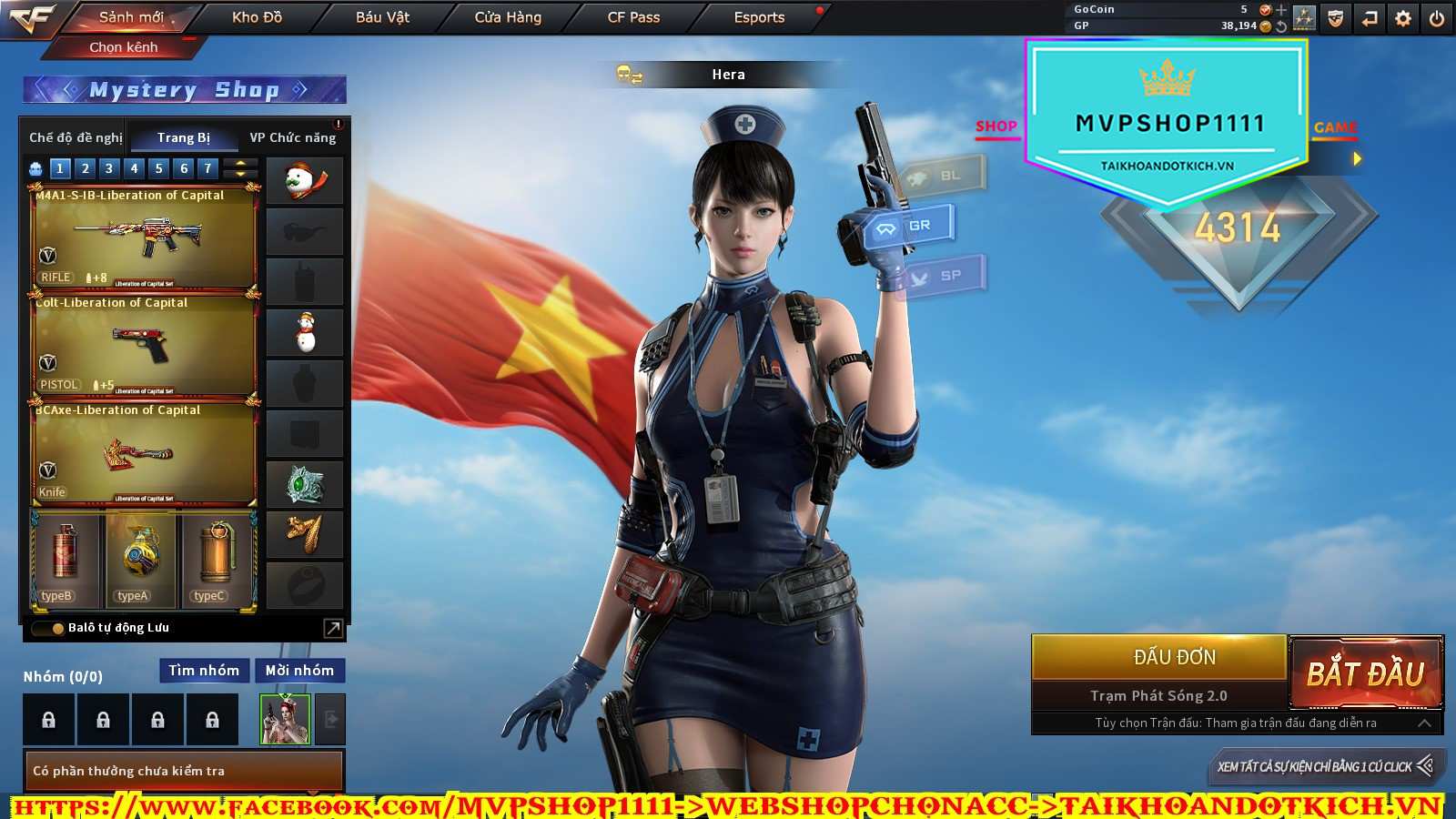
Task: Choose backpack number 3
Action: point(109,168)
